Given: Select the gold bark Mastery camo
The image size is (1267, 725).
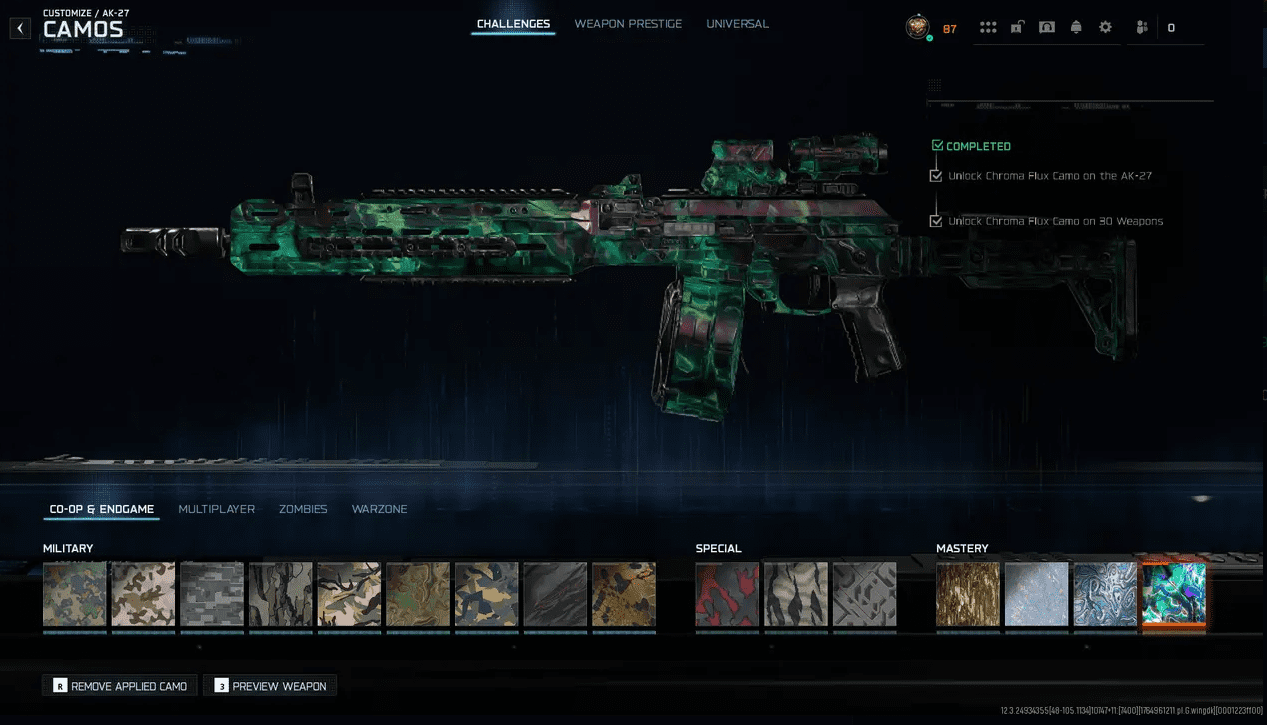Looking at the screenshot, I should click(968, 594).
